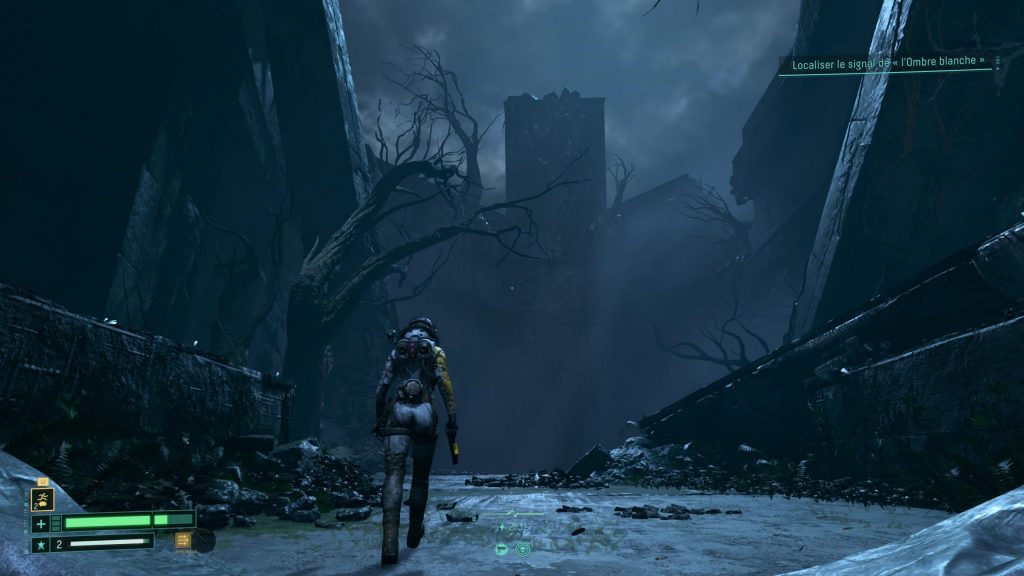Screen dimensions: 1024x576
Task: Select the spiky burst weapon trait icon
Action: click(503, 548)
